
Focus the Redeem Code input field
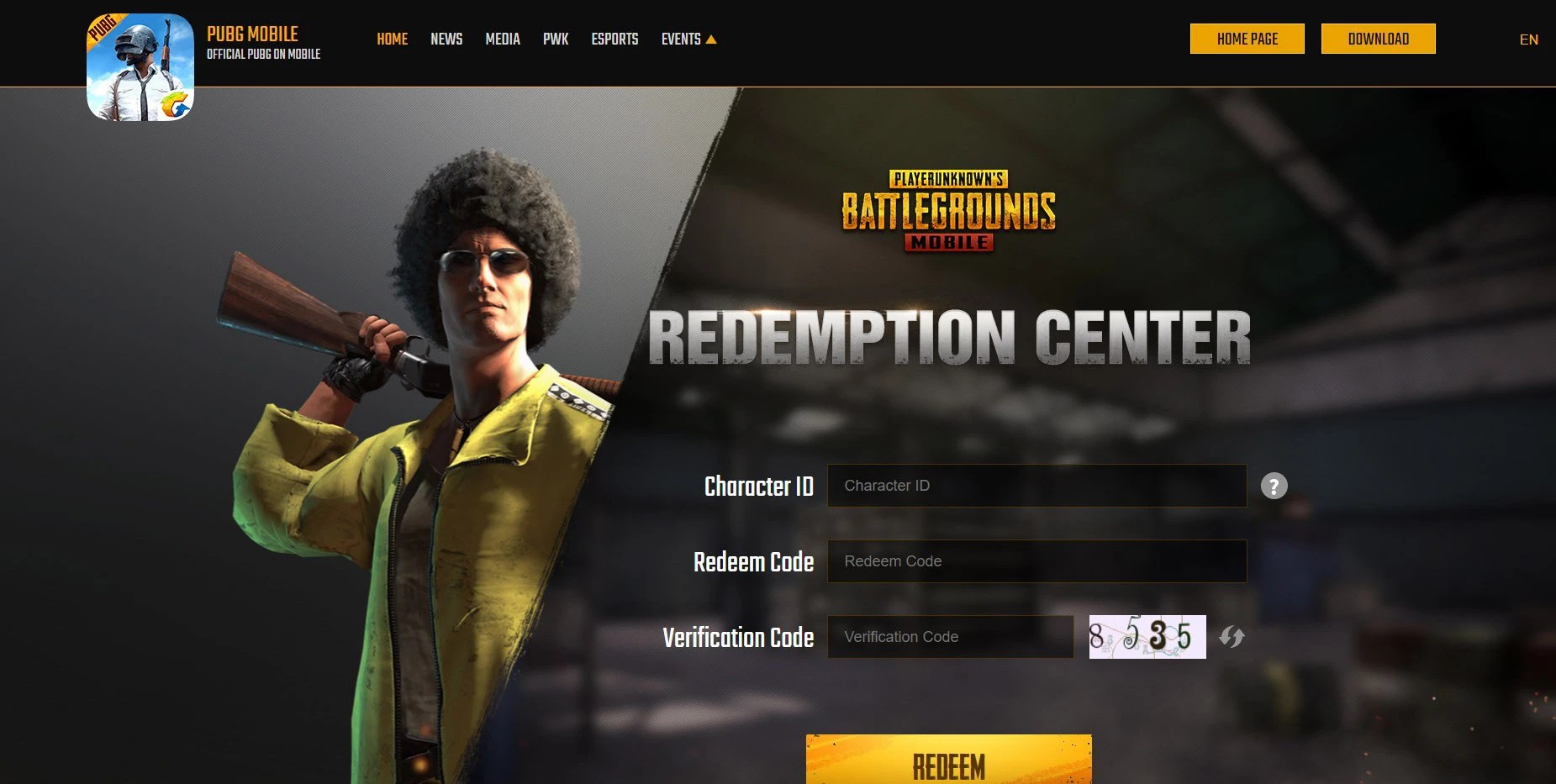[1036, 560]
